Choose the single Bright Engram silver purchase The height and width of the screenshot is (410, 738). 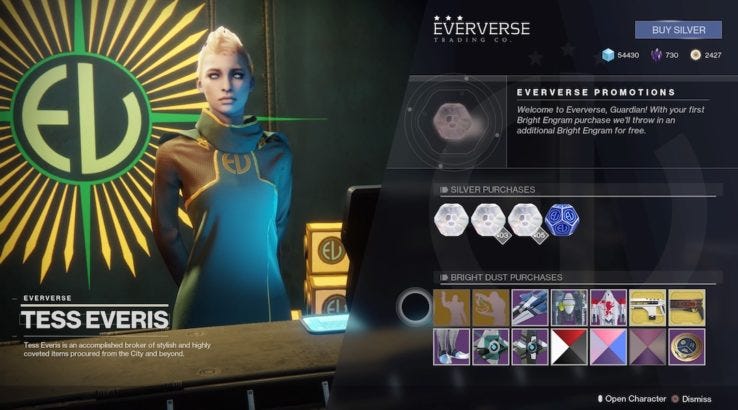450,219
